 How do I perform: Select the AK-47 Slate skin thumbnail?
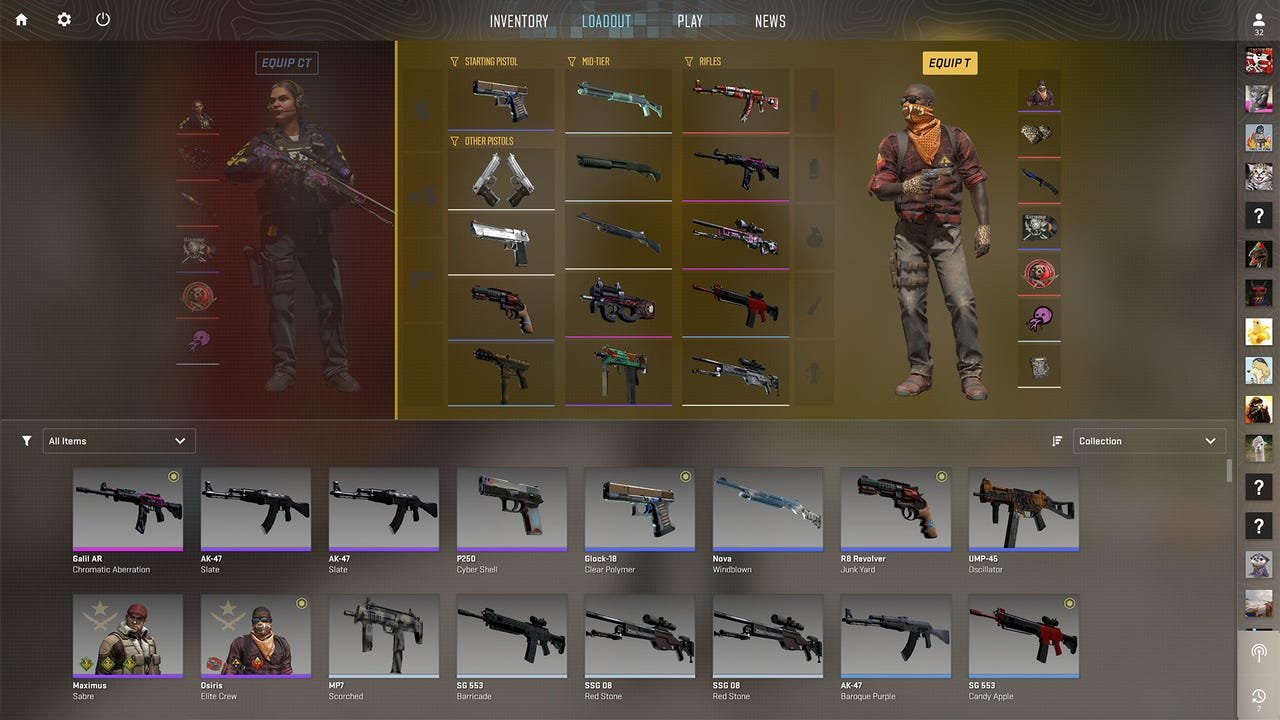click(x=255, y=505)
